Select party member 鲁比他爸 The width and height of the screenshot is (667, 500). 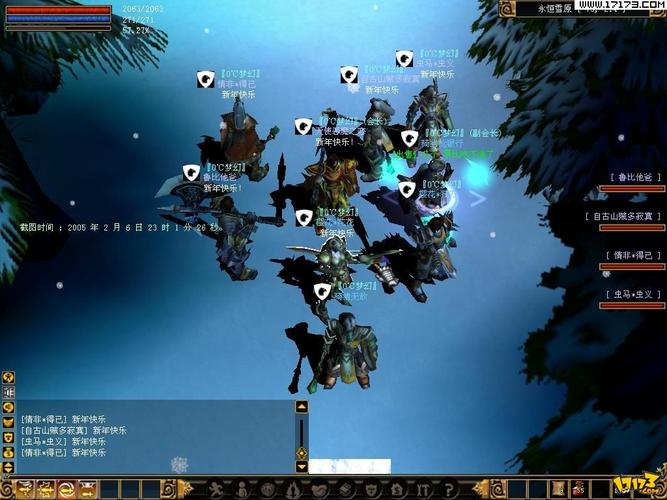coord(632,177)
